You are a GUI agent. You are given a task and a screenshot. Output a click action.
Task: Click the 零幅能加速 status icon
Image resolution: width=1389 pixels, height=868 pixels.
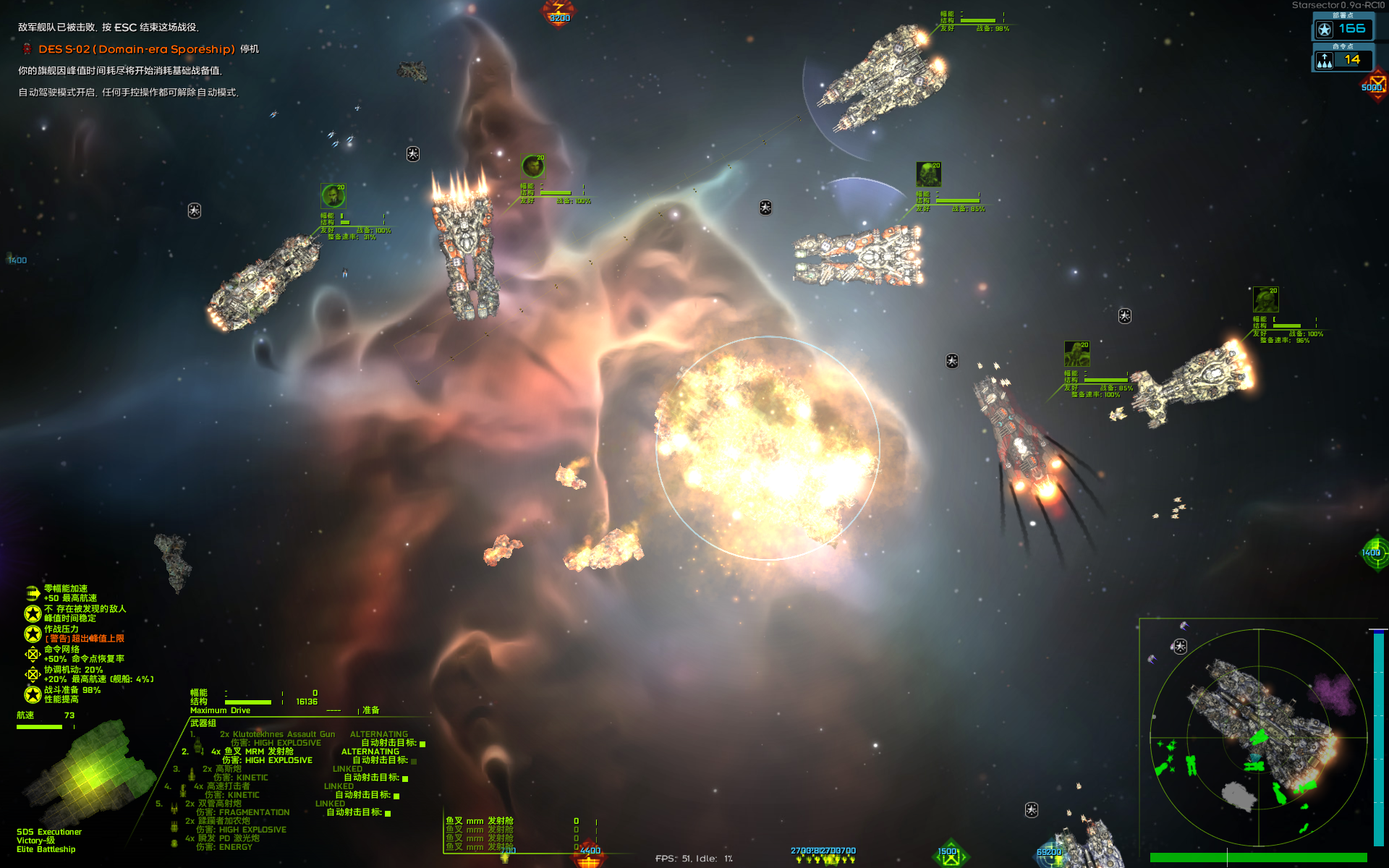pyautogui.click(x=33, y=593)
